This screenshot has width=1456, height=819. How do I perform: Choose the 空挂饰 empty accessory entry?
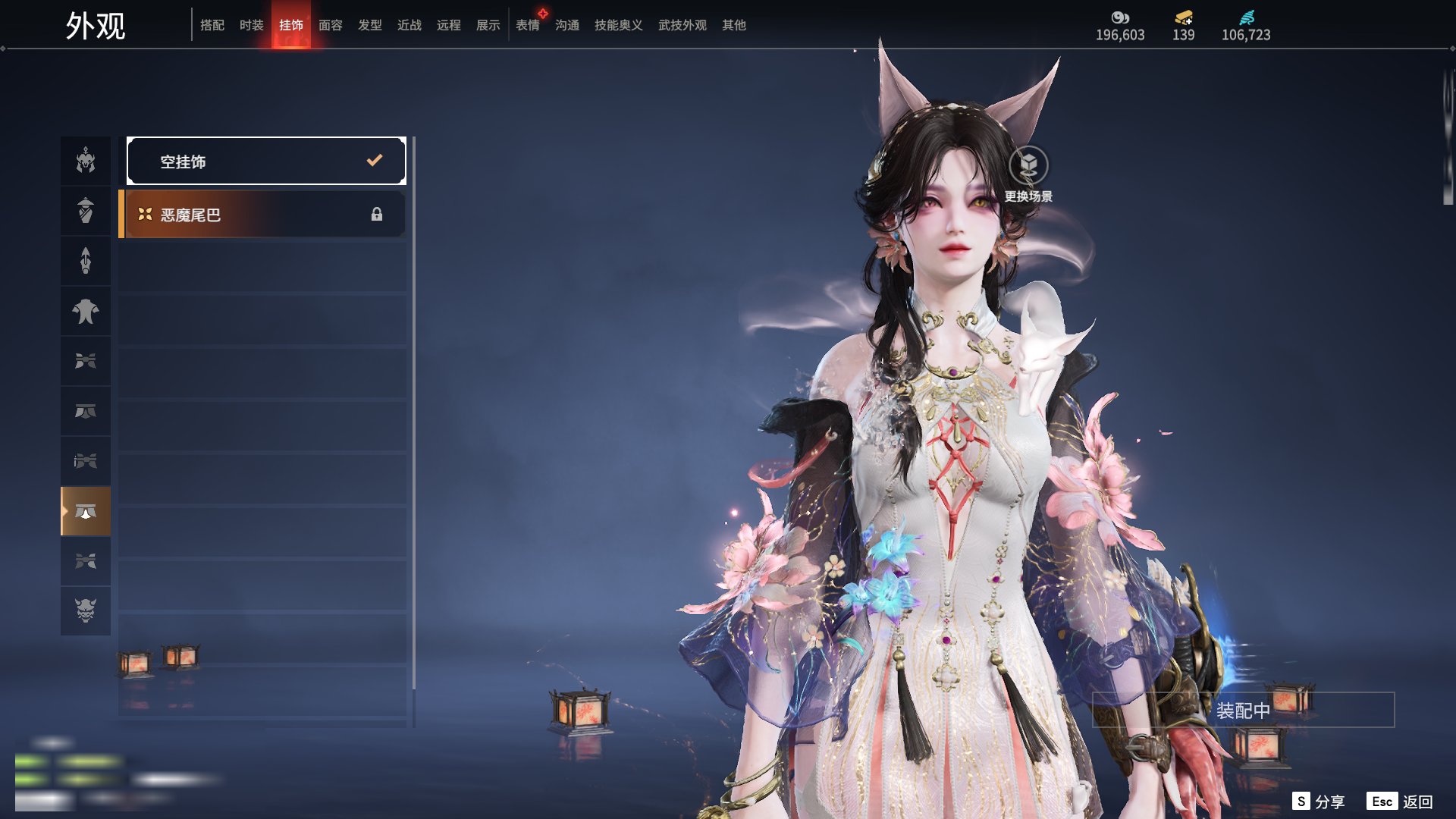(x=266, y=161)
